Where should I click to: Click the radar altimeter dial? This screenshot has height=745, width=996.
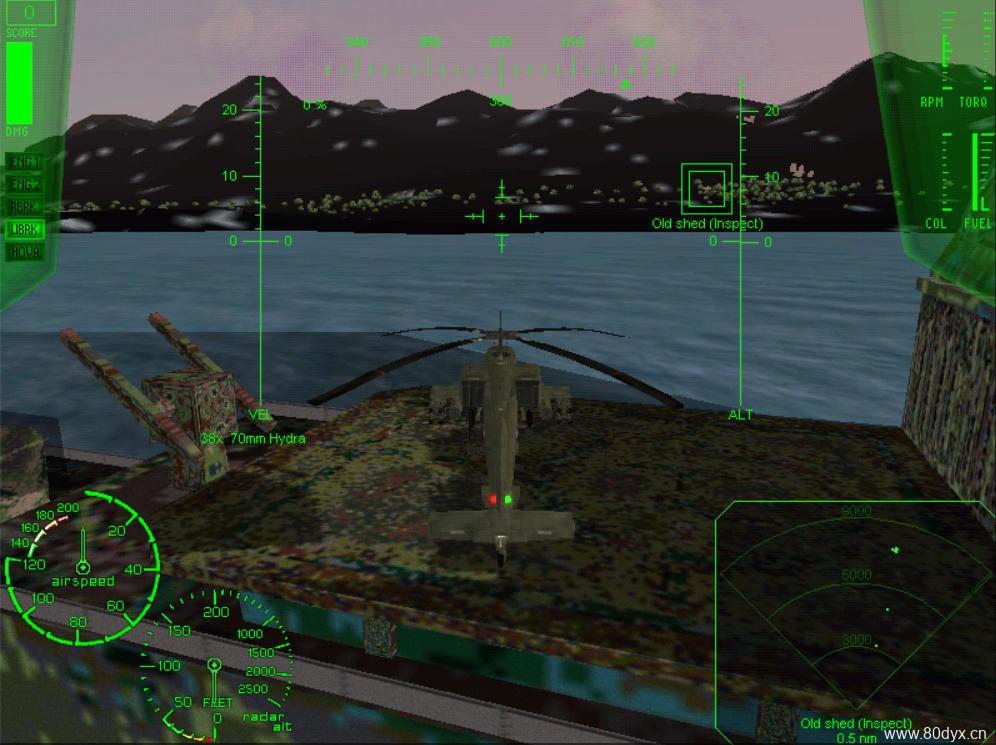point(215,665)
